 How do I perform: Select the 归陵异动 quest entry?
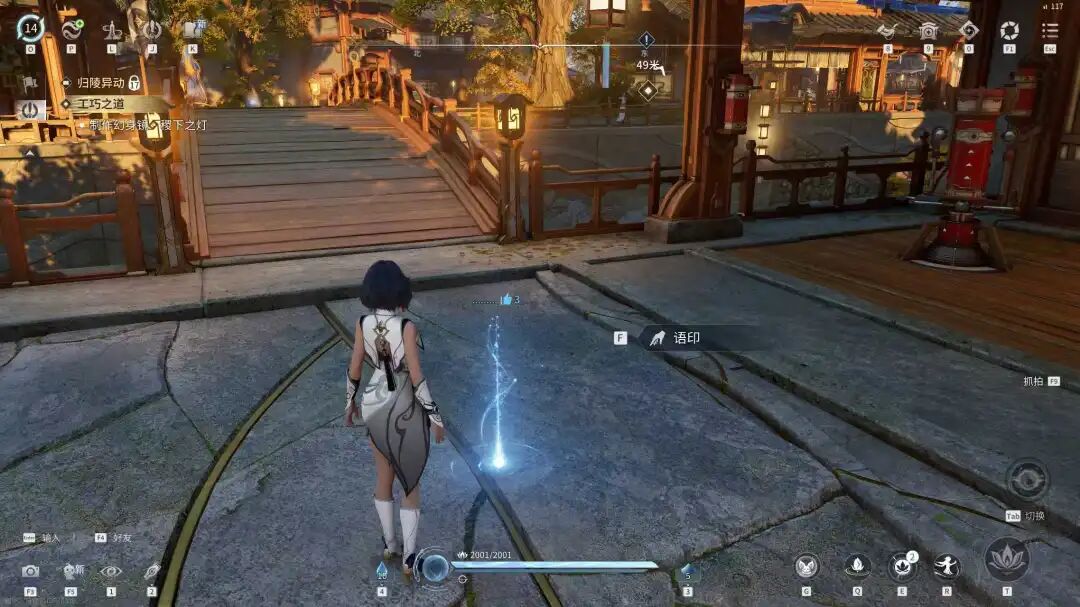(x=100, y=83)
